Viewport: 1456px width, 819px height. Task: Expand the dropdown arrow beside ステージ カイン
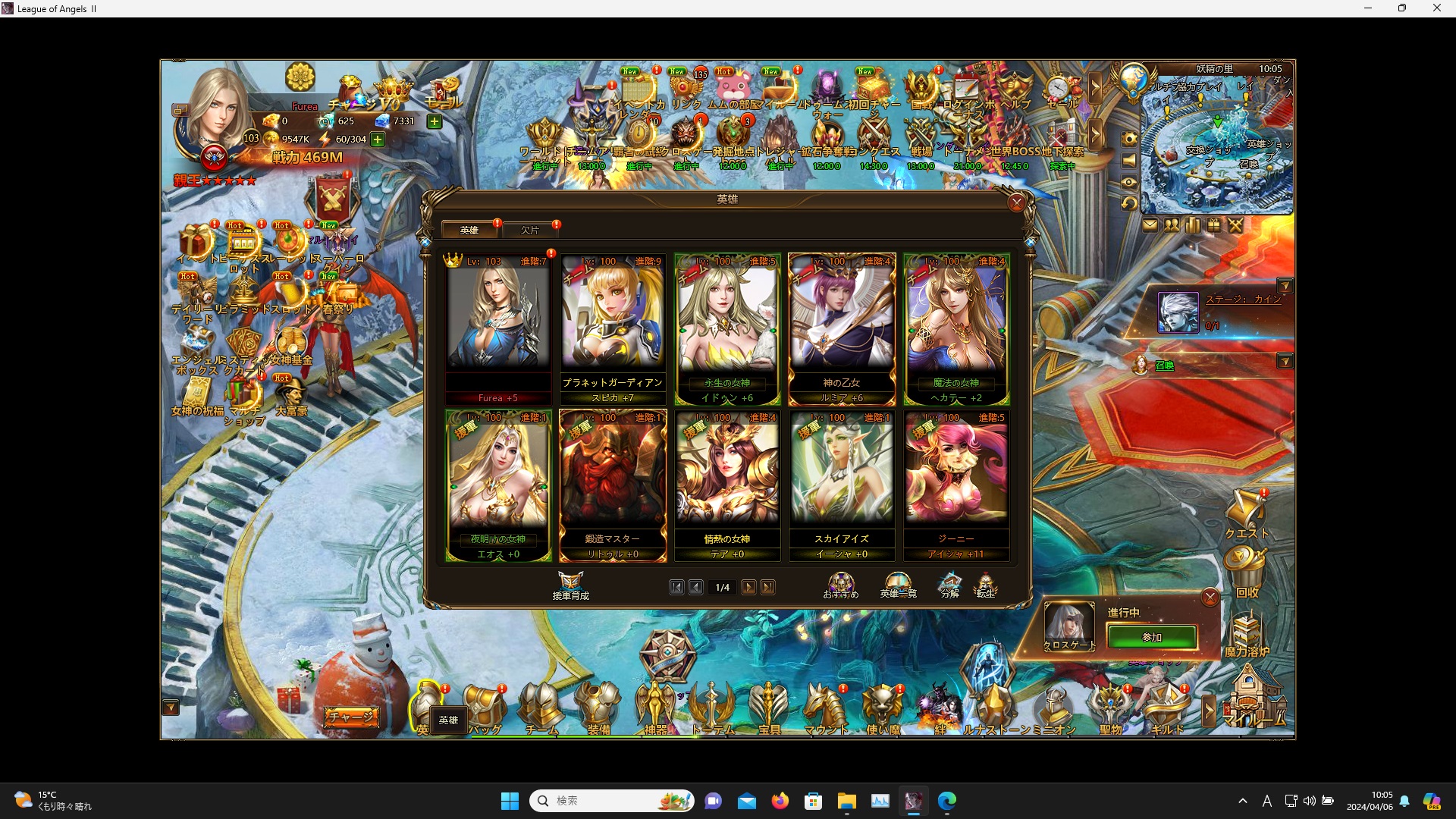pyautogui.click(x=1287, y=286)
